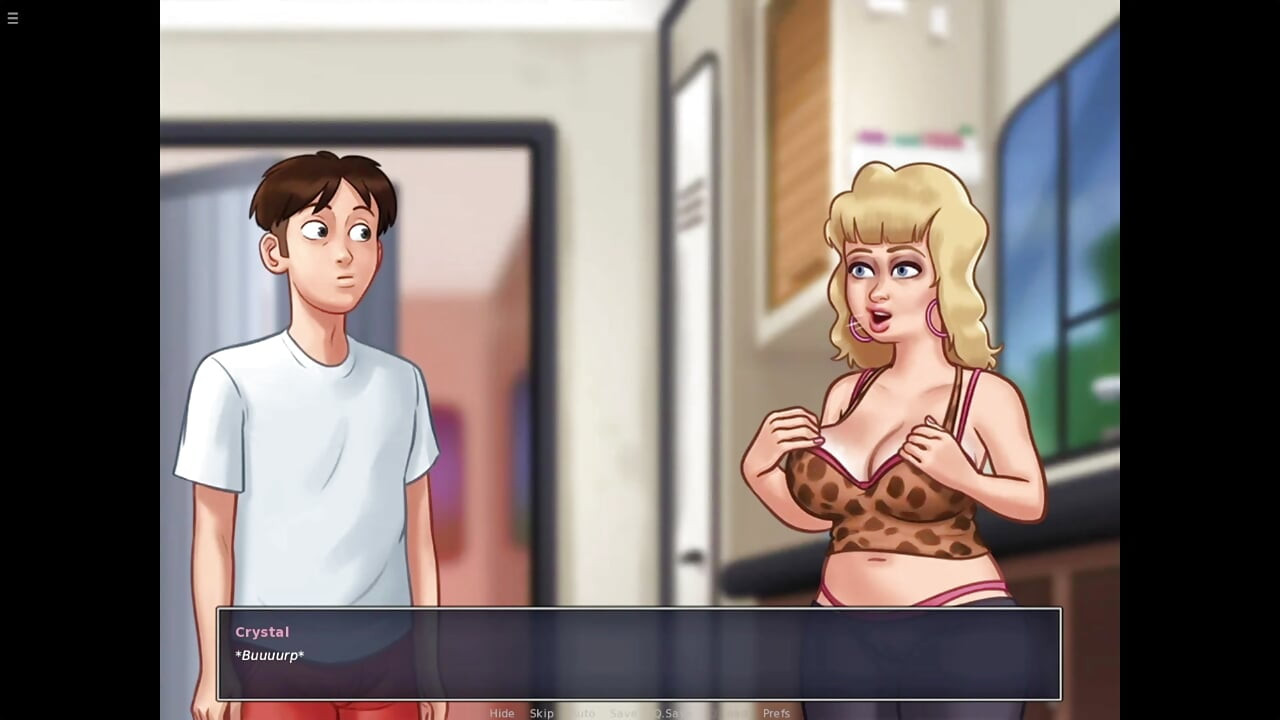Click Crystal's name label in the dialogue box
Screen dimensions: 1280x720
pyautogui.click(x=261, y=631)
